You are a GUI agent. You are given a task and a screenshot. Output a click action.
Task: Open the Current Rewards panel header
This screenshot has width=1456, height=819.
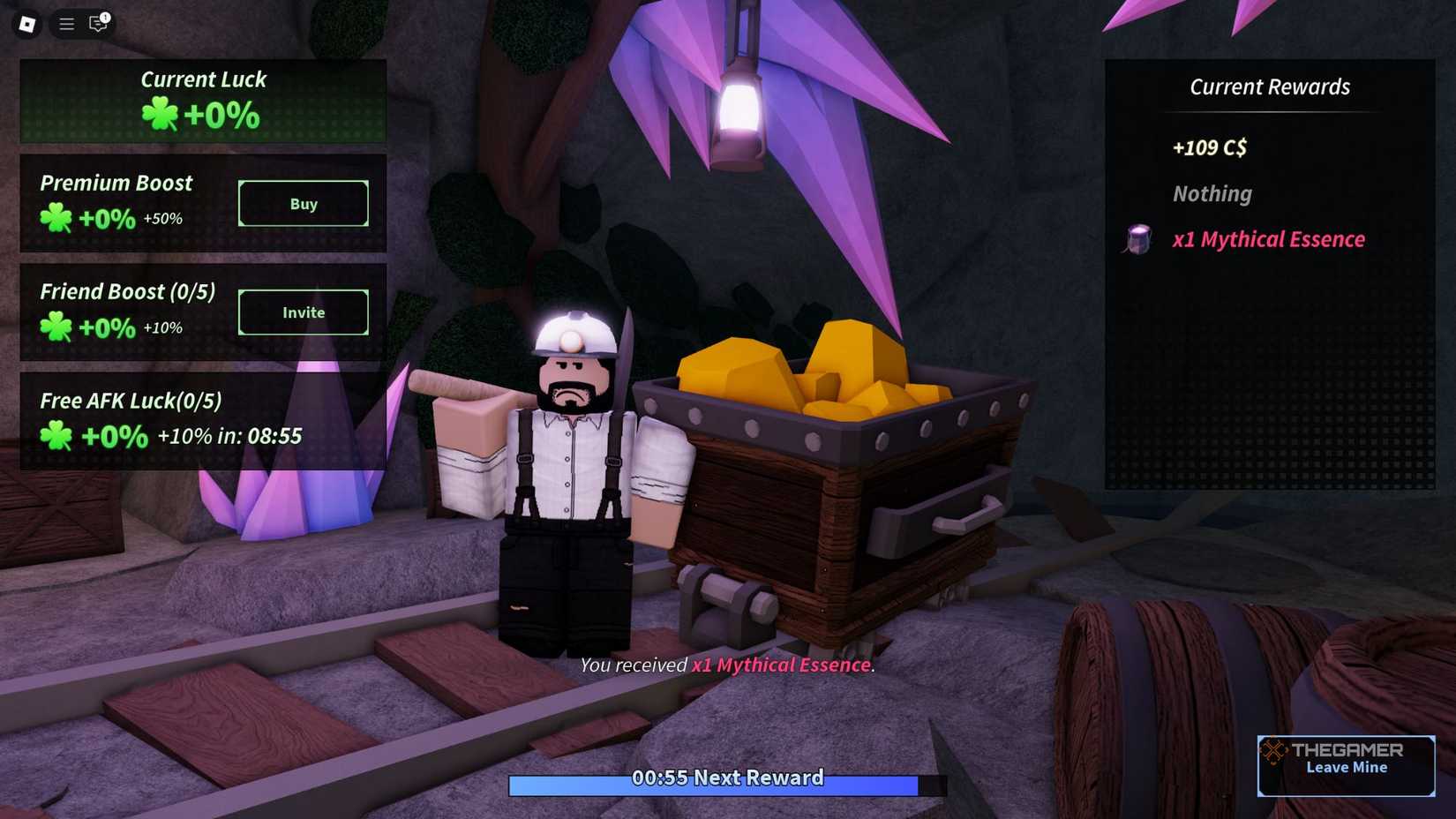coord(1270,86)
